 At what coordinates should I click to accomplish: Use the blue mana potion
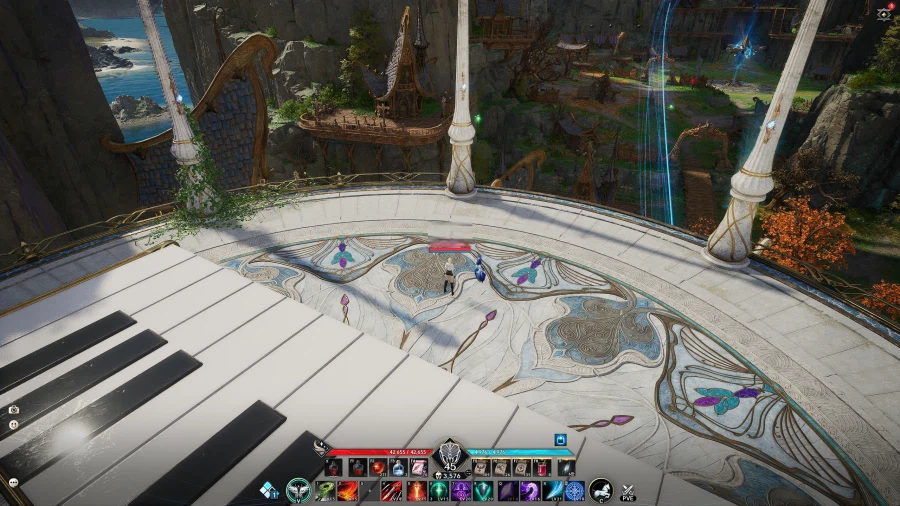(397, 467)
